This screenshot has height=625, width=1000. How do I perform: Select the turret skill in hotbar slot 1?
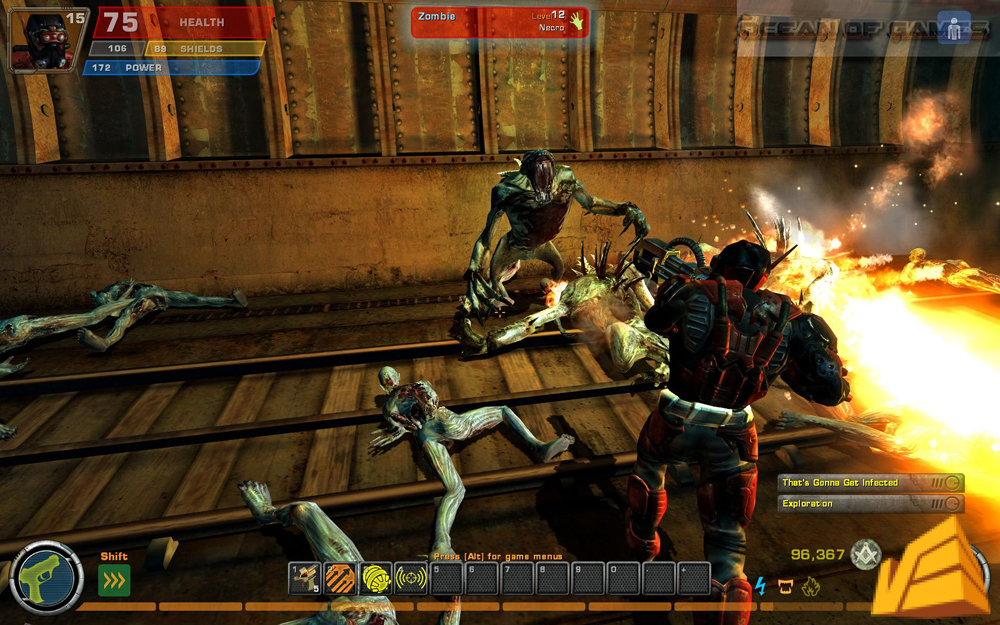click(304, 578)
